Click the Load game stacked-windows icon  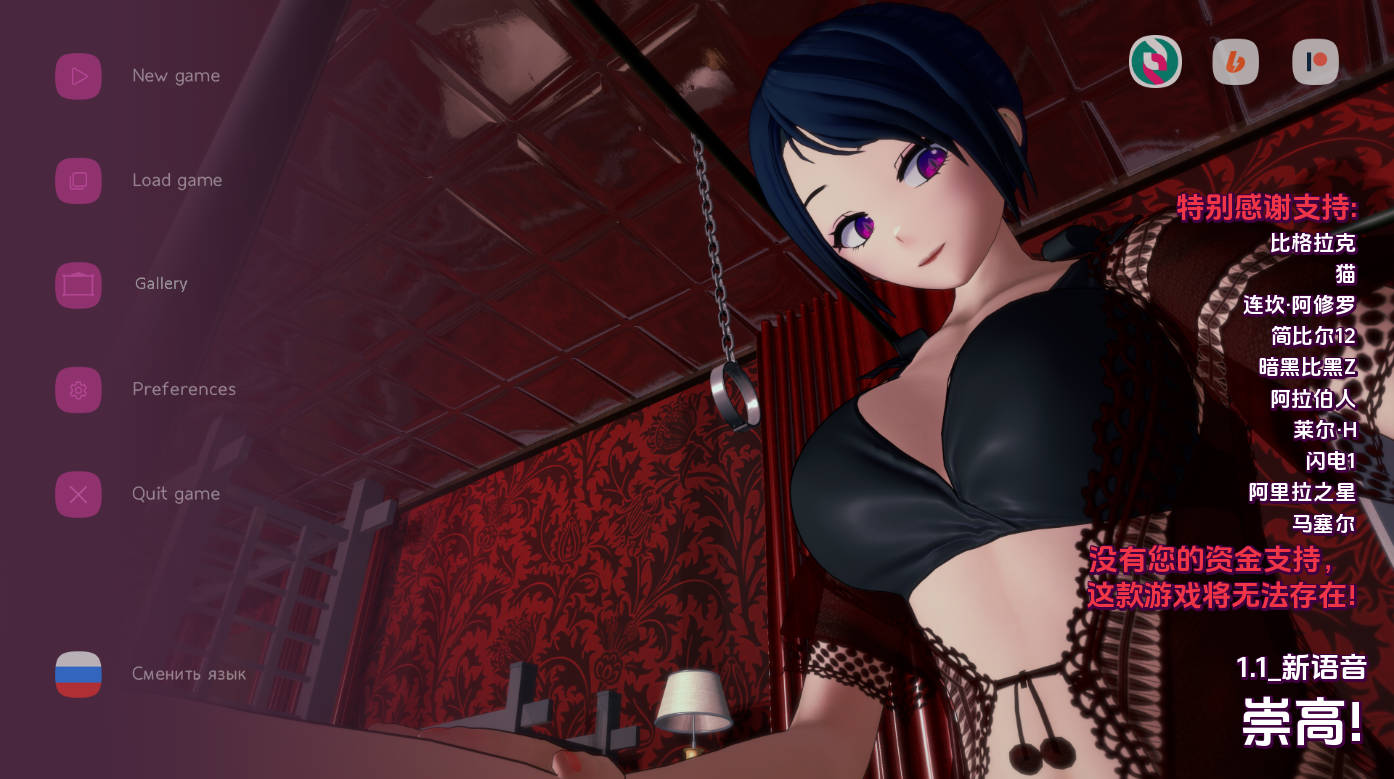pyautogui.click(x=78, y=180)
